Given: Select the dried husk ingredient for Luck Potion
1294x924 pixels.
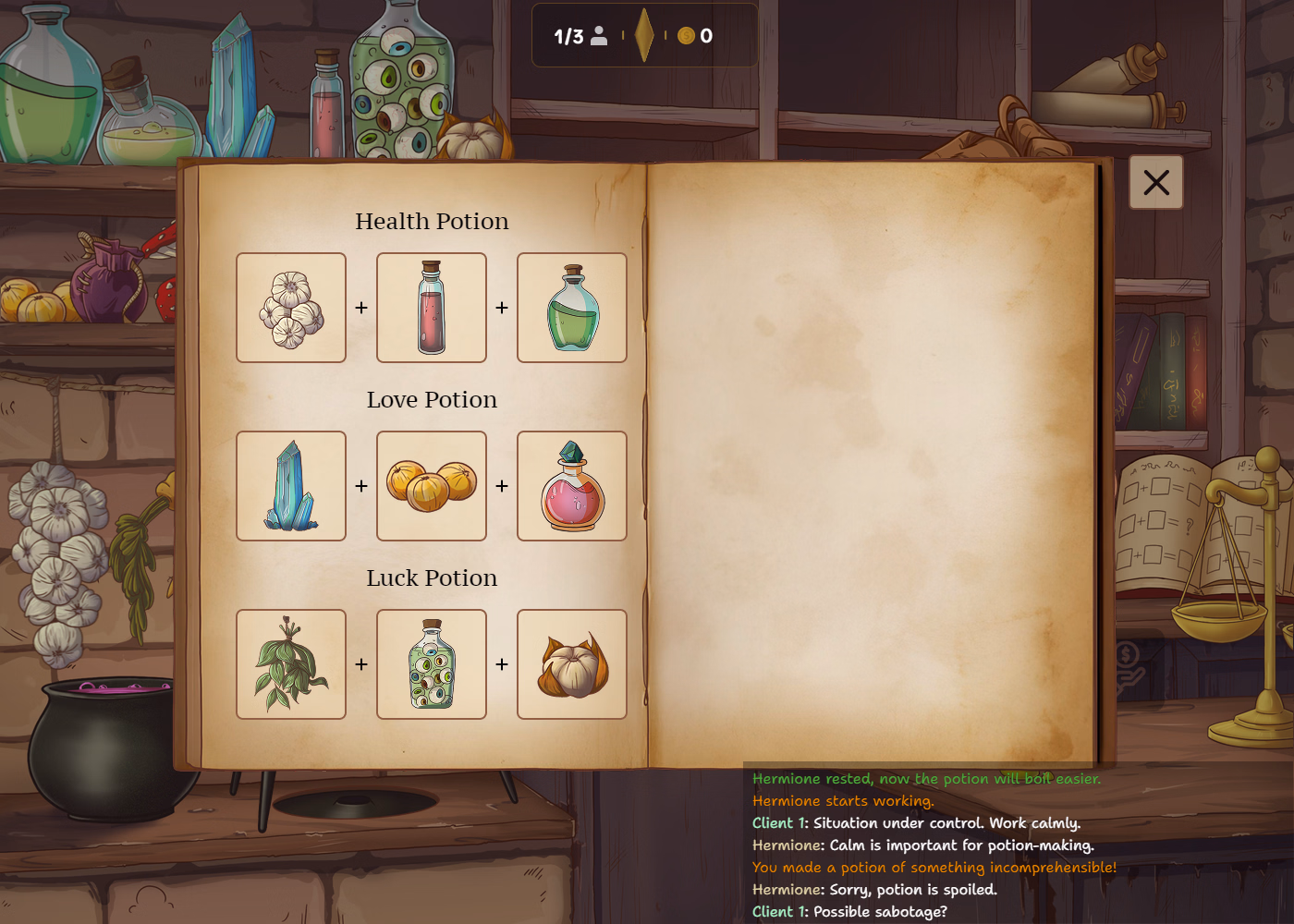Looking at the screenshot, I should click(571, 663).
